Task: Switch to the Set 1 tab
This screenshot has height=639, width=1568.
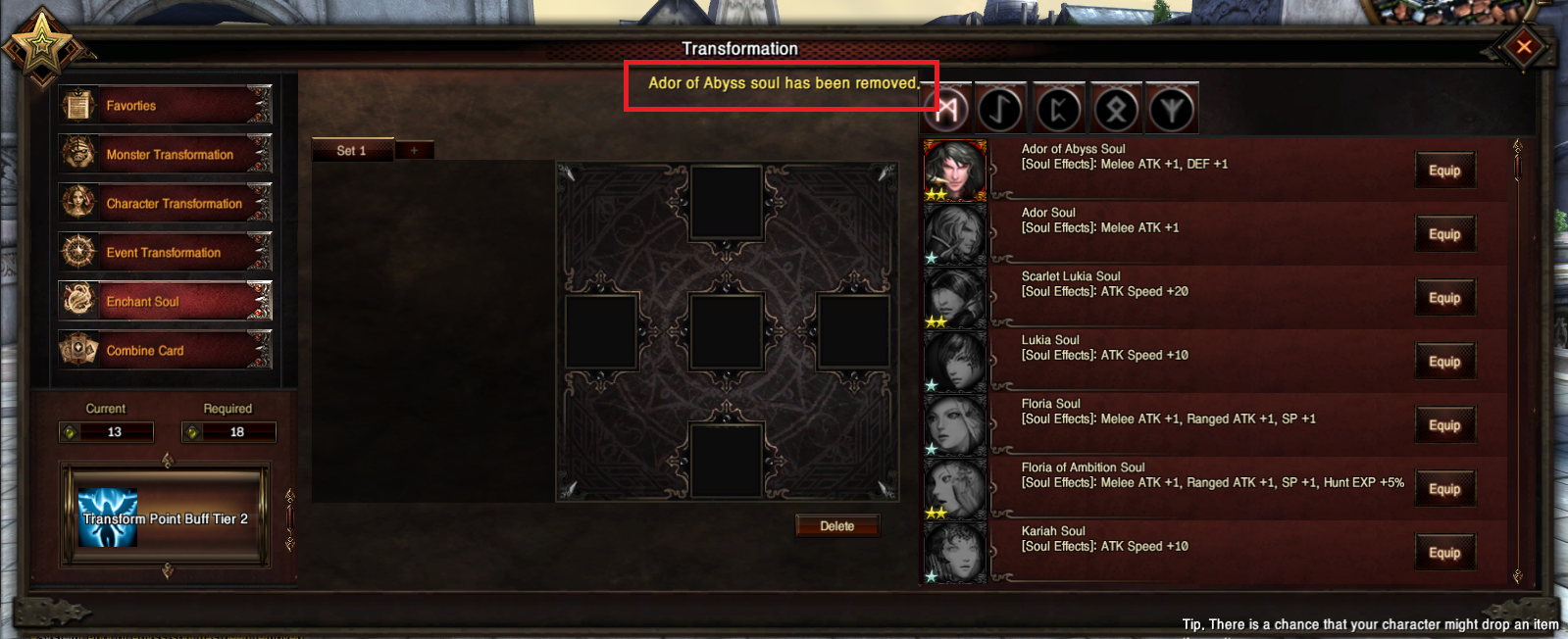Action: coord(351,150)
